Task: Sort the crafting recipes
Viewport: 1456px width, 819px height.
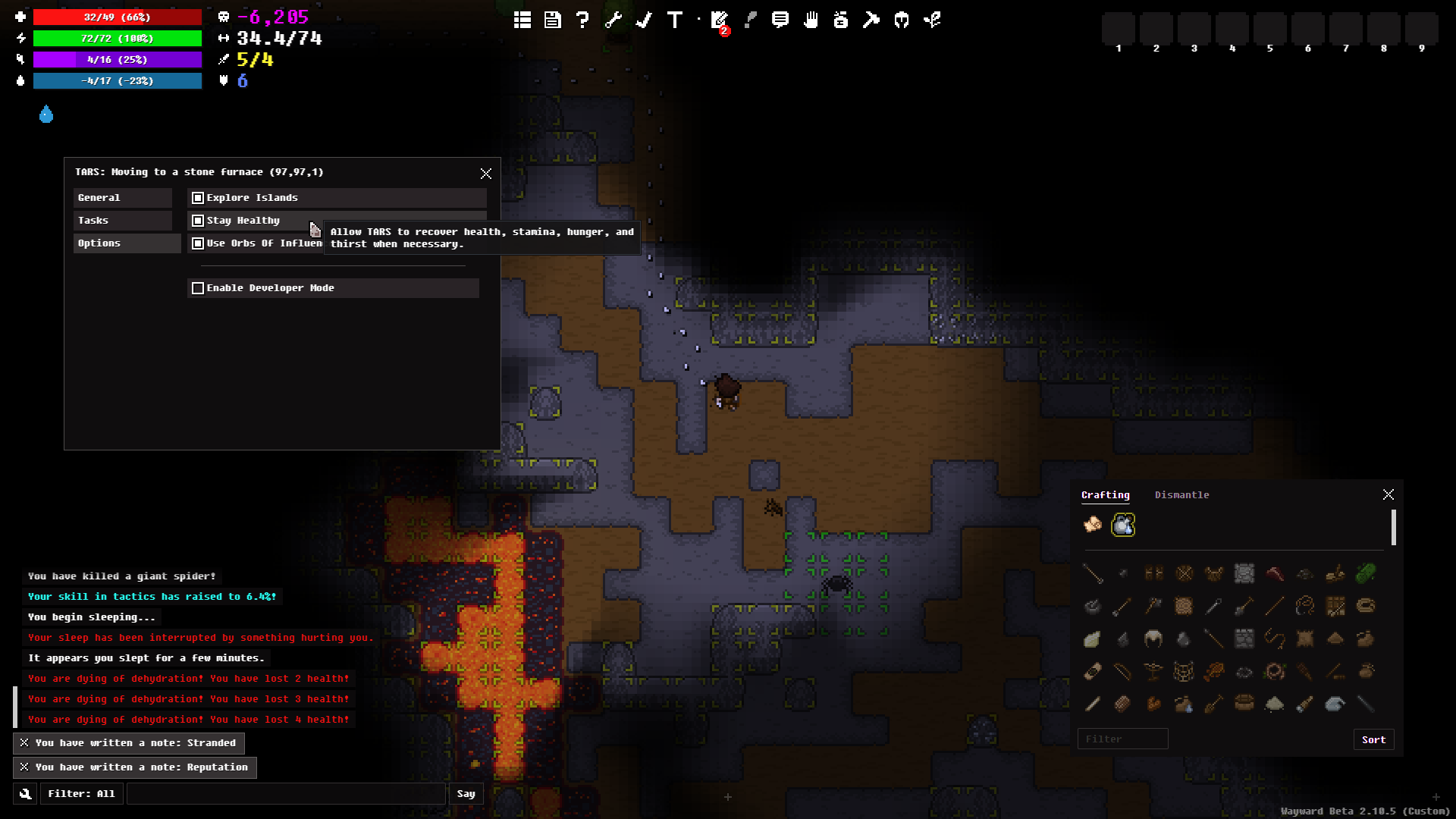Action: click(1373, 739)
